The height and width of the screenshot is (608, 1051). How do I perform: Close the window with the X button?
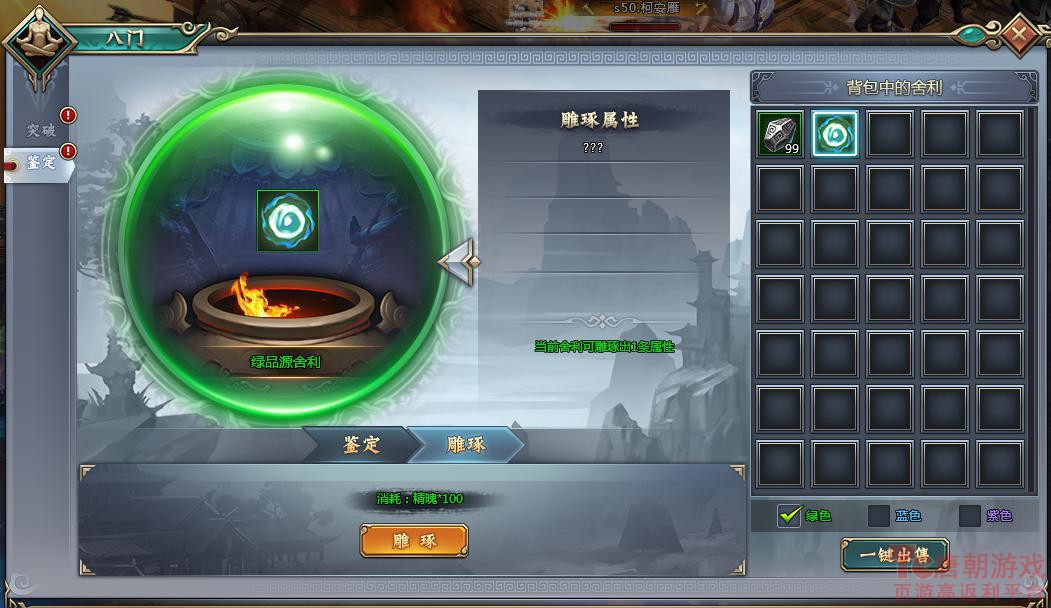pos(1019,35)
